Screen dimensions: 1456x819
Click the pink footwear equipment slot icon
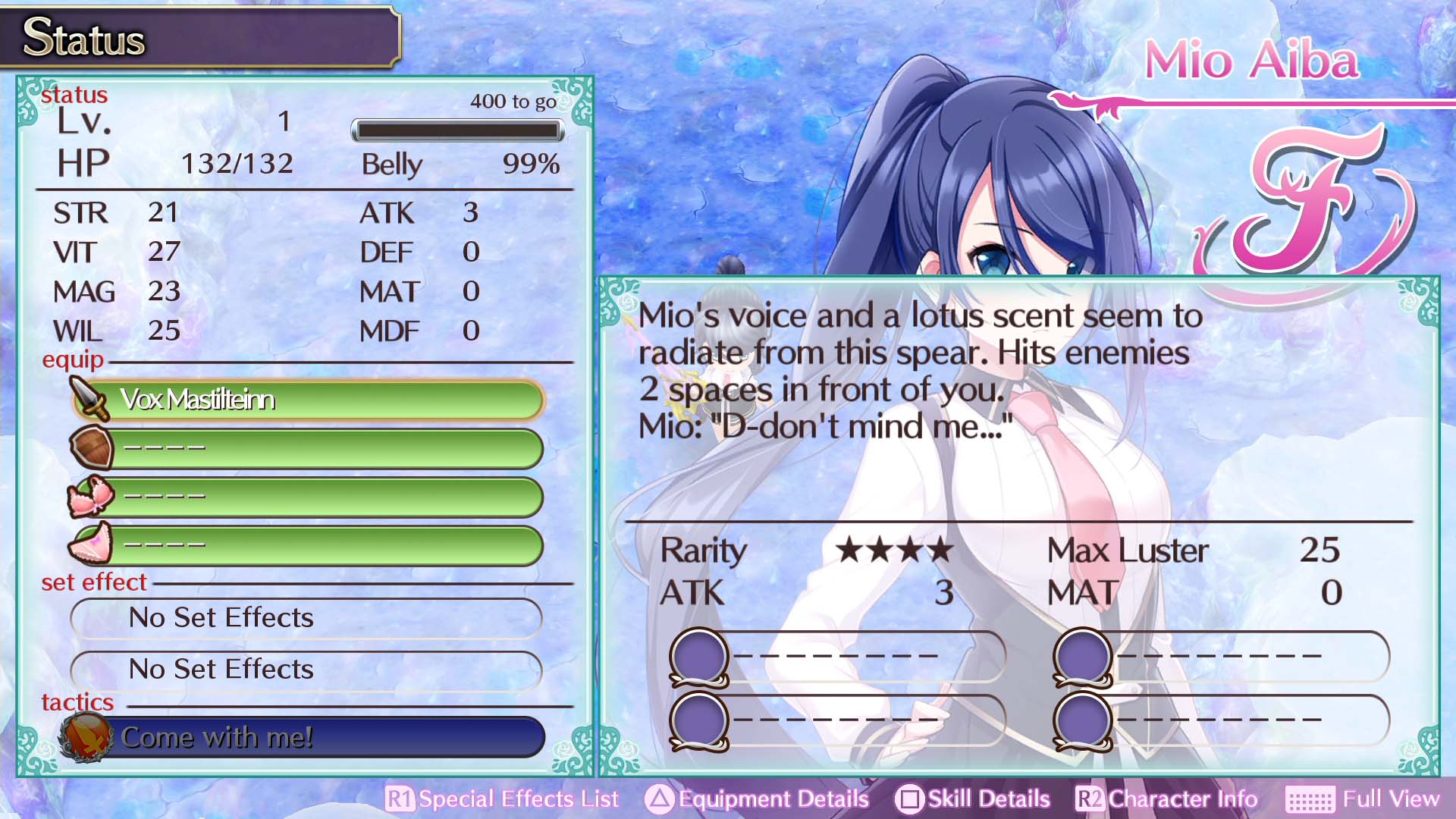(90, 544)
